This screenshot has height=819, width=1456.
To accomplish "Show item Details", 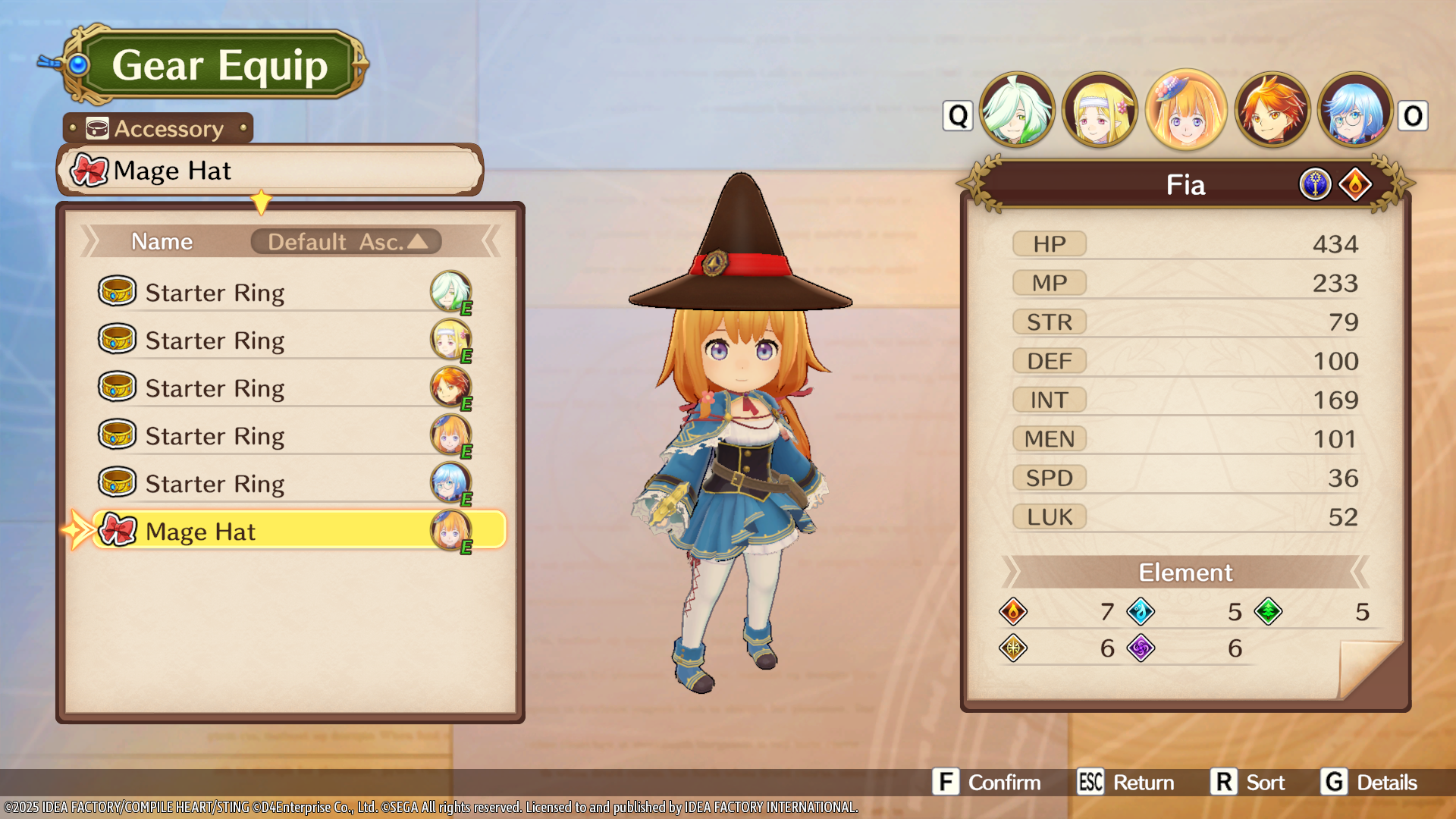I will 1370,783.
